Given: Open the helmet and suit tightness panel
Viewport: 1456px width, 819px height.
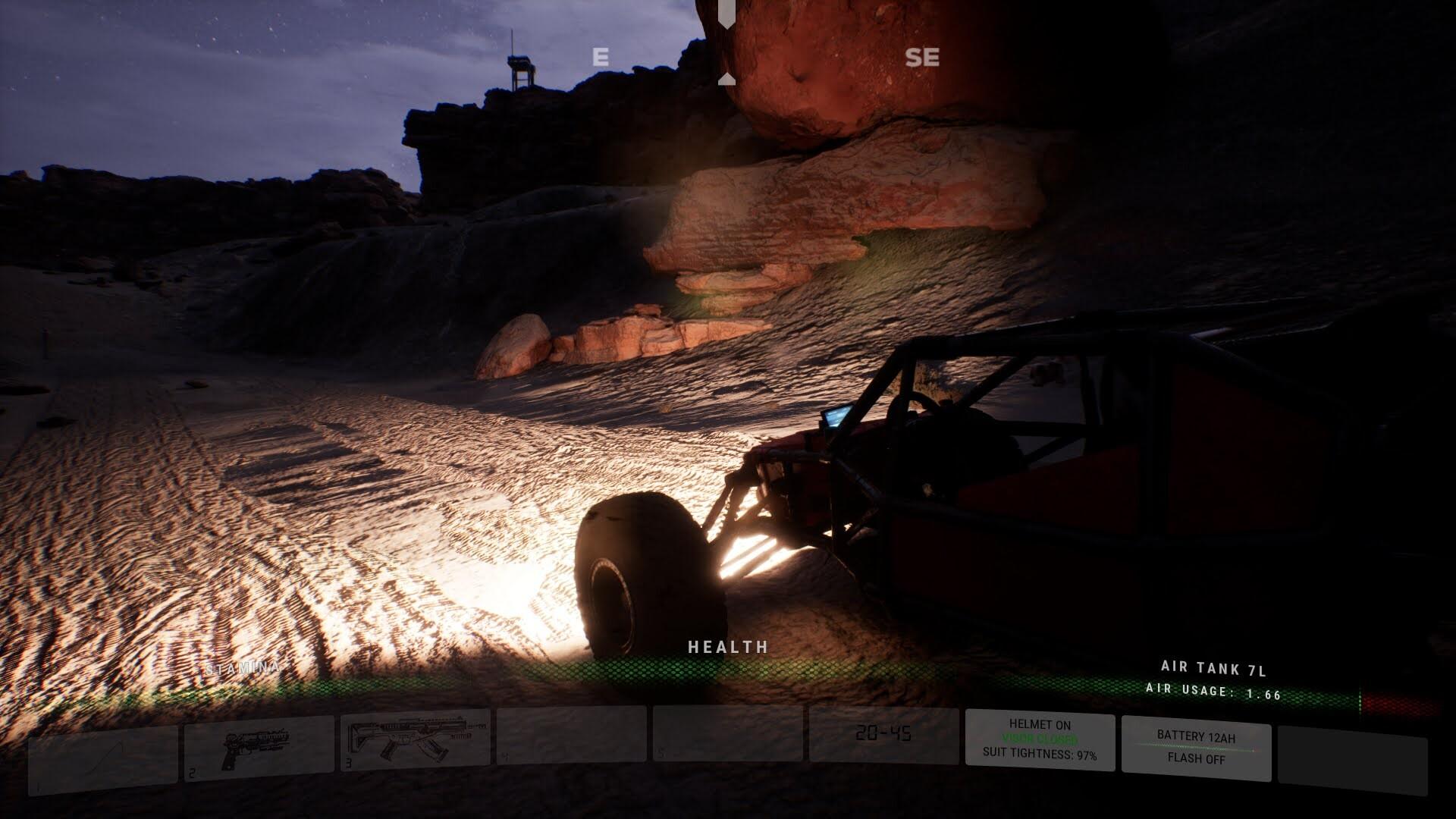Looking at the screenshot, I should (x=1040, y=739).
